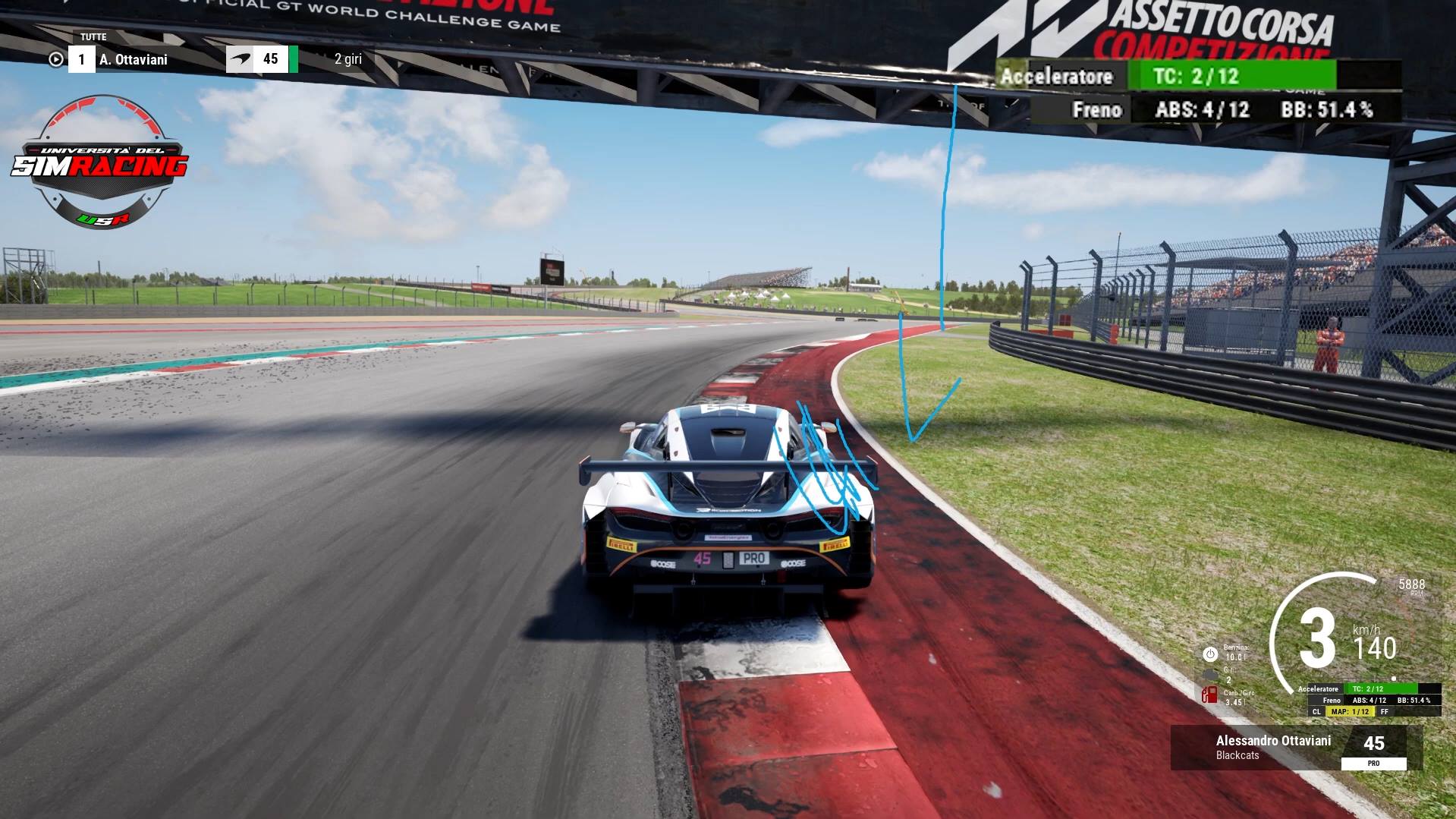Click the PRO label on the driver card

coord(1373,762)
